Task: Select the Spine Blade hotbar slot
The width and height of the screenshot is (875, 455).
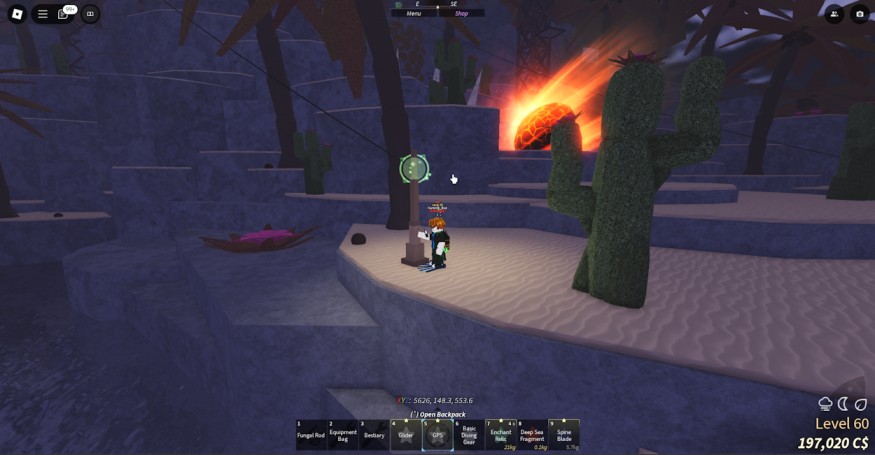Action: pyautogui.click(x=564, y=435)
